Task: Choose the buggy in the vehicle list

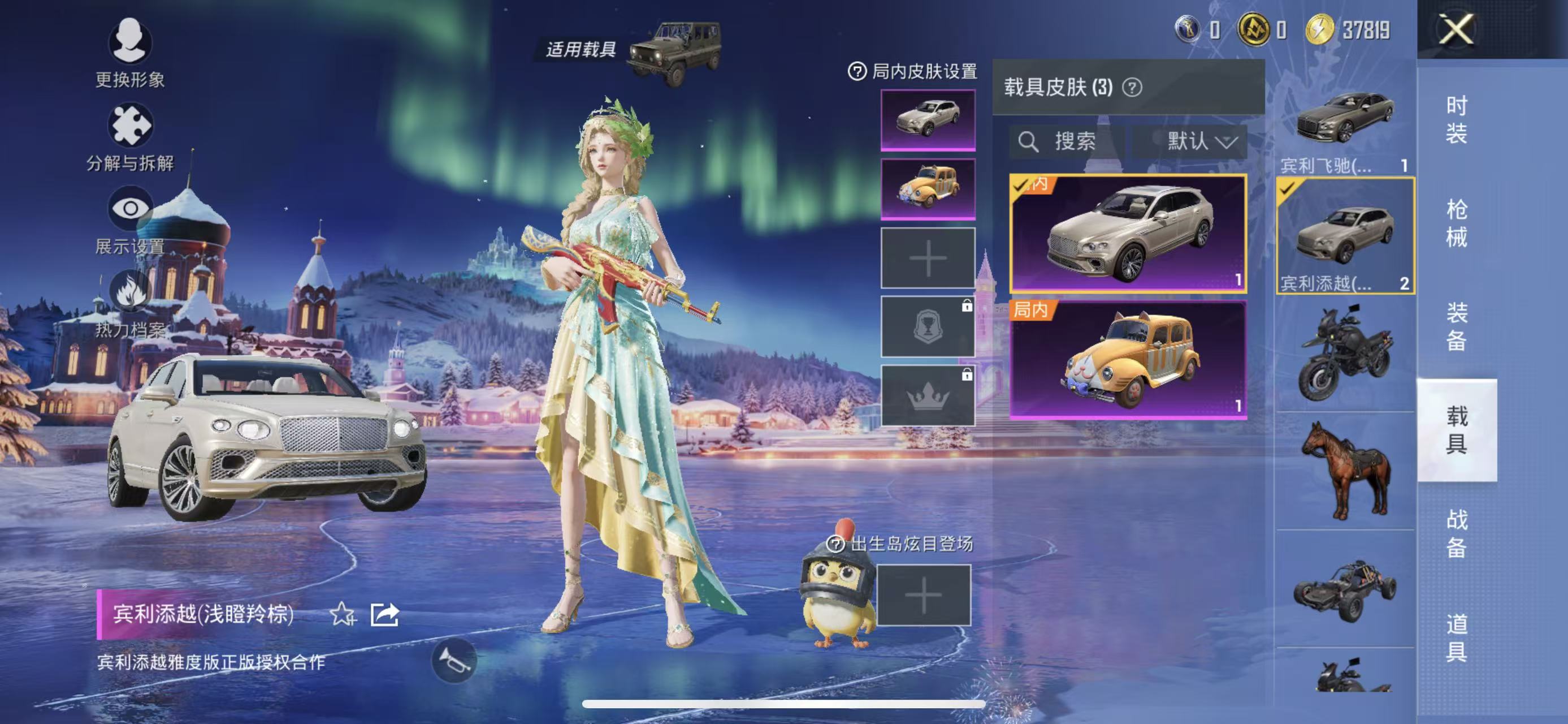Action: click(1344, 589)
